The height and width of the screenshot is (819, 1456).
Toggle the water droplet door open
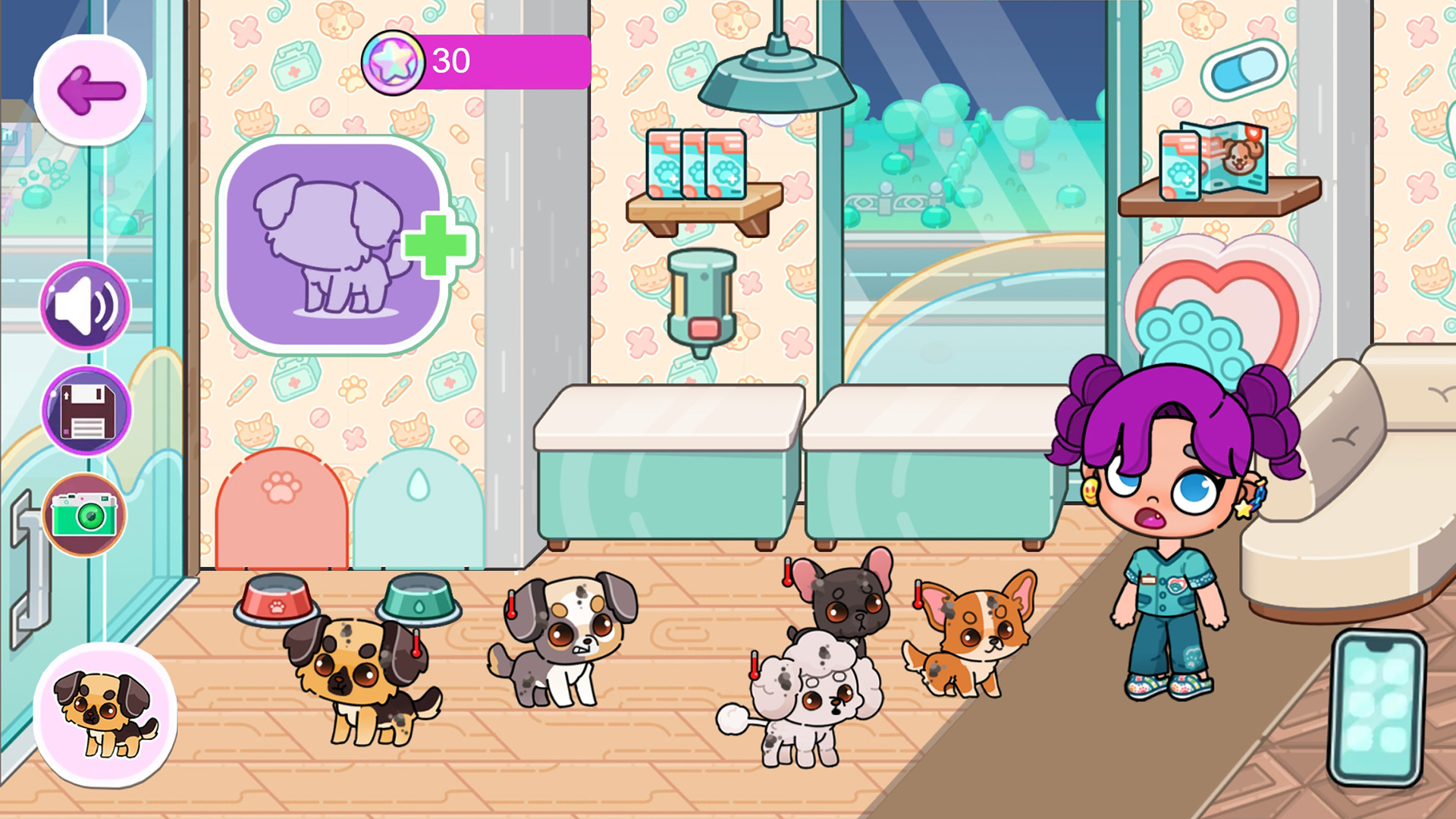421,508
